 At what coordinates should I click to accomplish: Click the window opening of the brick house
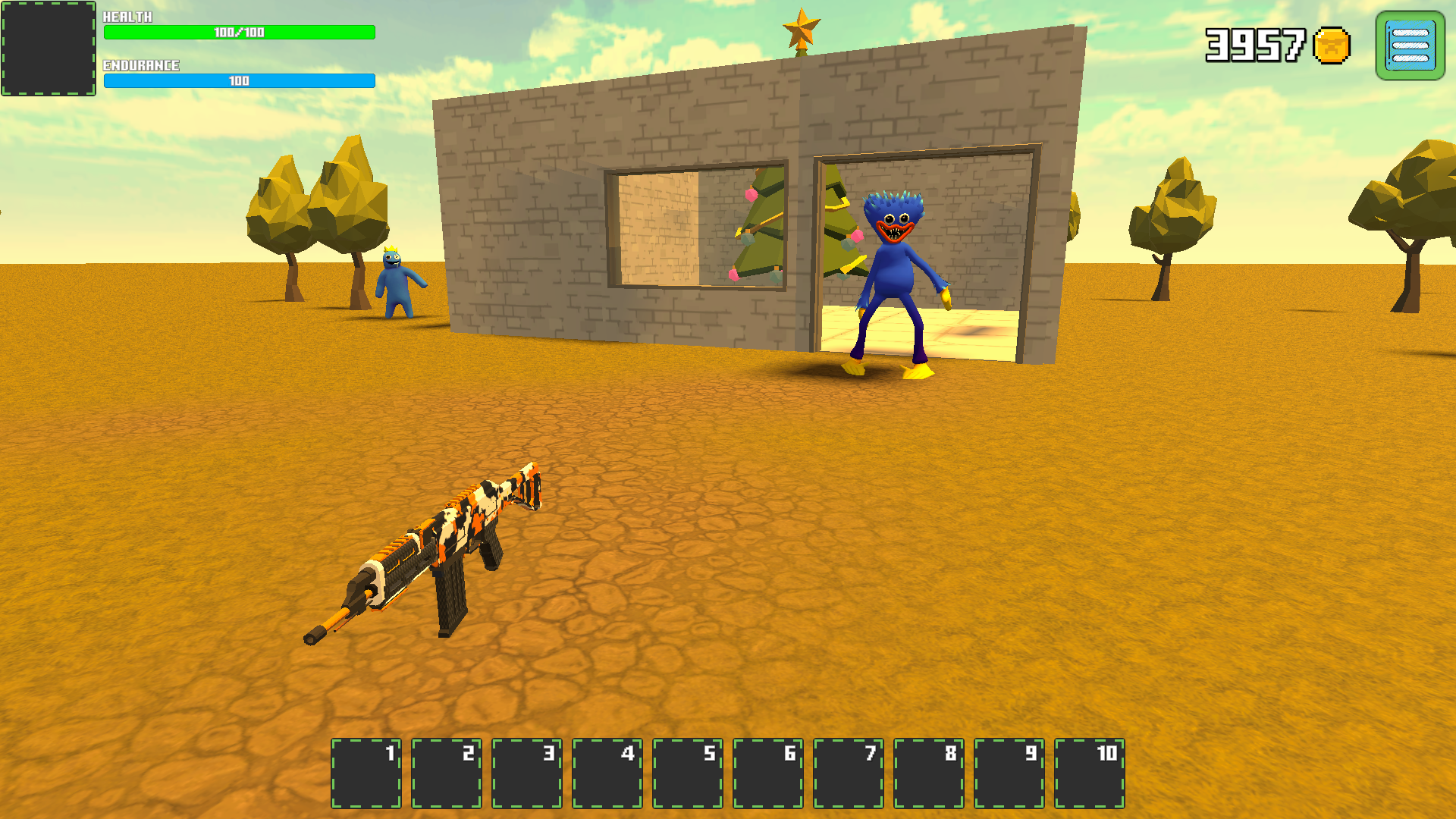(698, 227)
